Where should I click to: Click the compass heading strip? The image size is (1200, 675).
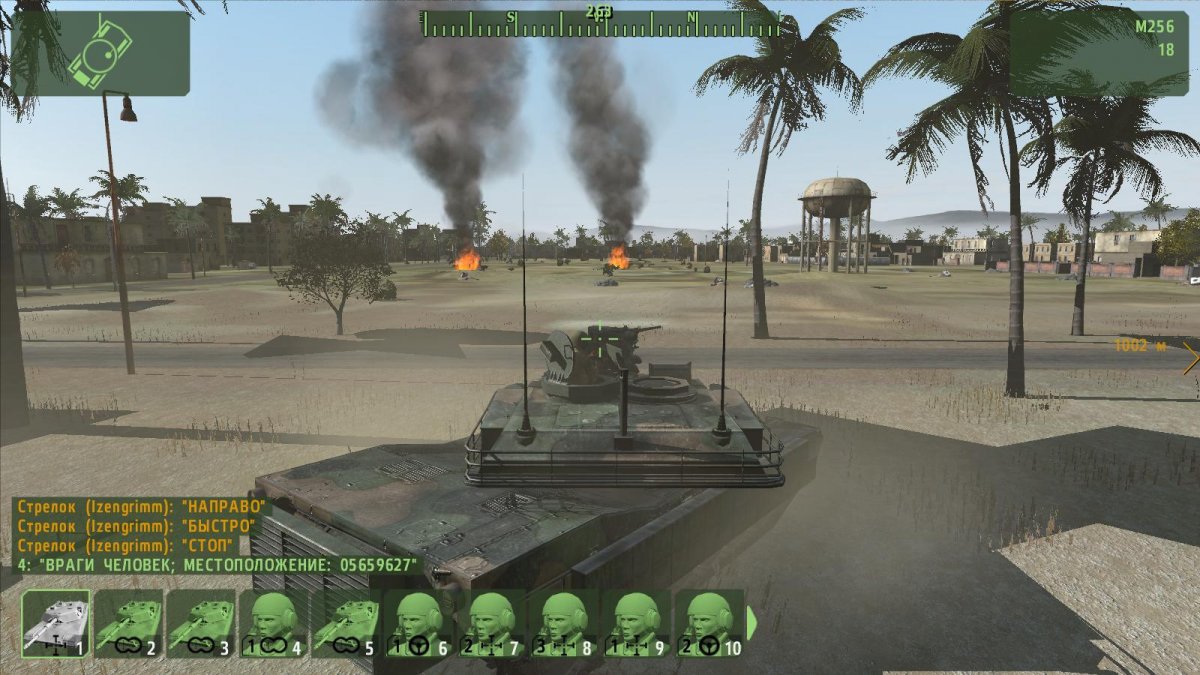point(600,23)
